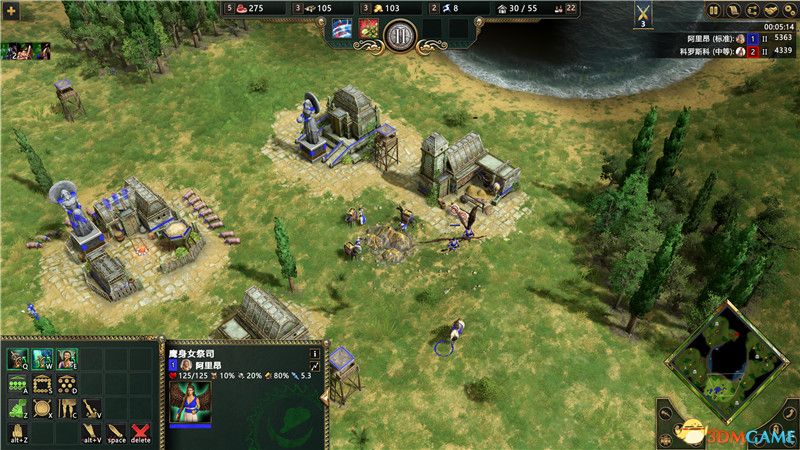This screenshot has width=800, height=450.
Task: Activate the alt+Z hand command
Action: [18, 433]
